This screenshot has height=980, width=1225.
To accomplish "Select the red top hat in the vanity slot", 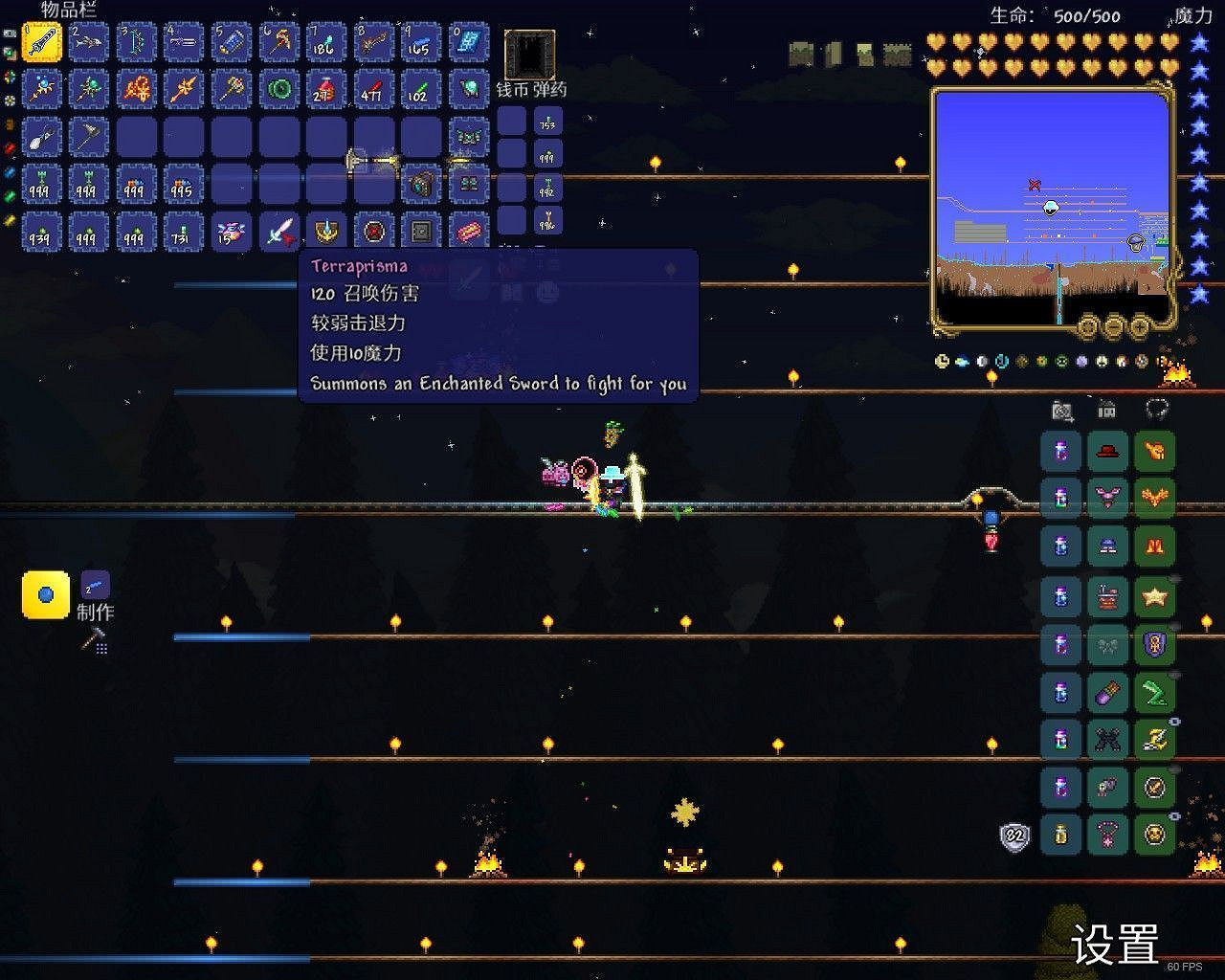I will point(1106,451).
